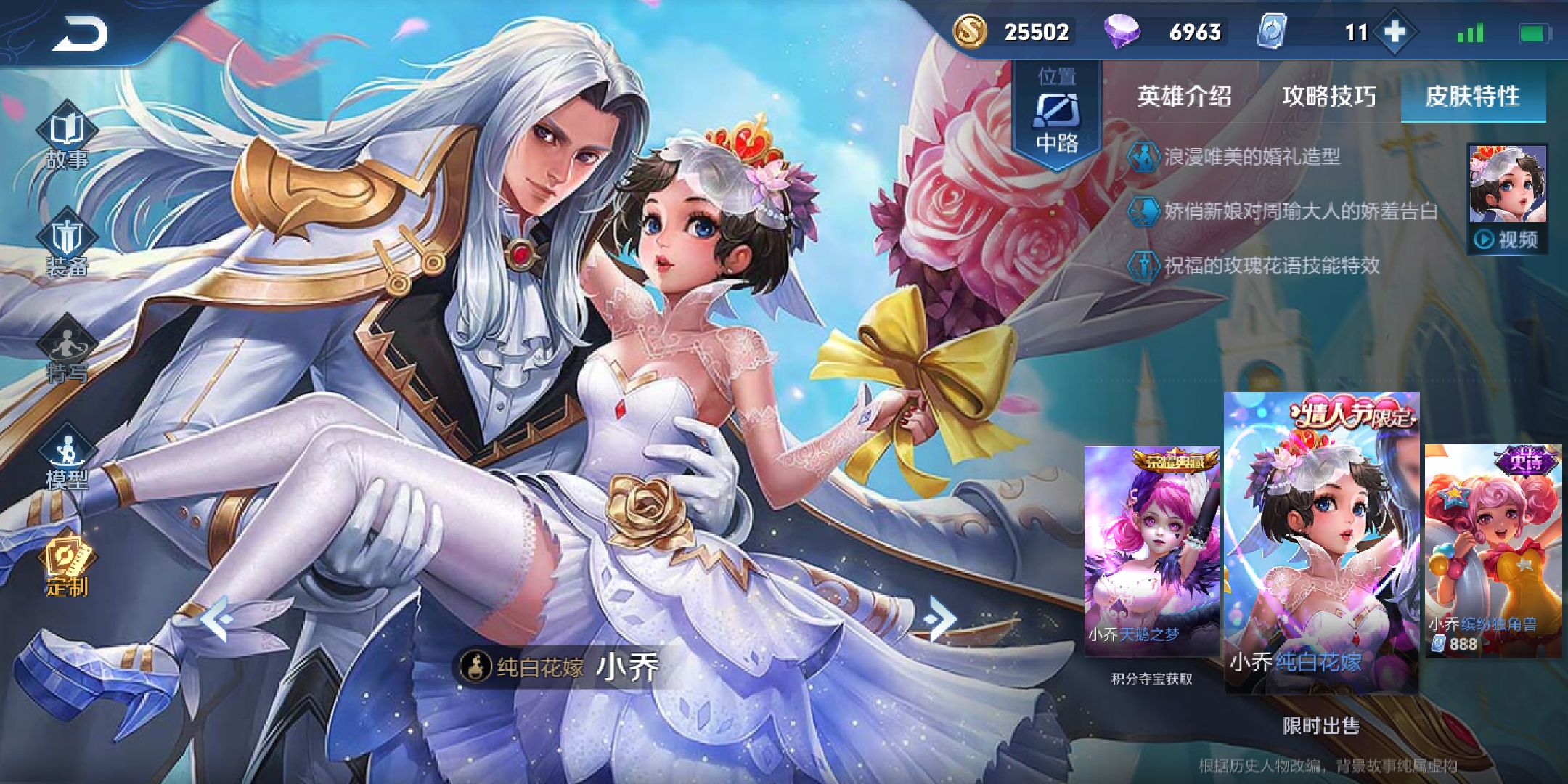Viewport: 1568px width, 784px height.
Task: Switch to the 英雄介绍 tab
Action: pyautogui.click(x=1184, y=96)
